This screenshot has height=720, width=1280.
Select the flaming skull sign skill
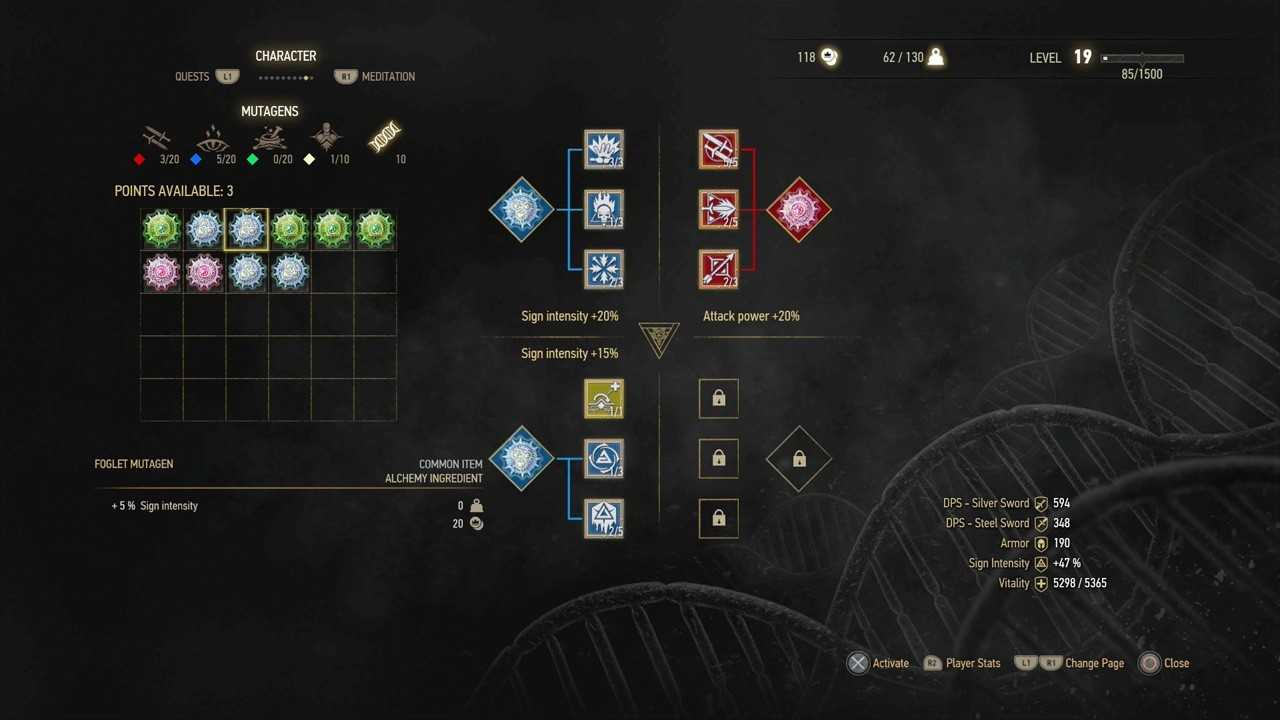click(x=604, y=210)
